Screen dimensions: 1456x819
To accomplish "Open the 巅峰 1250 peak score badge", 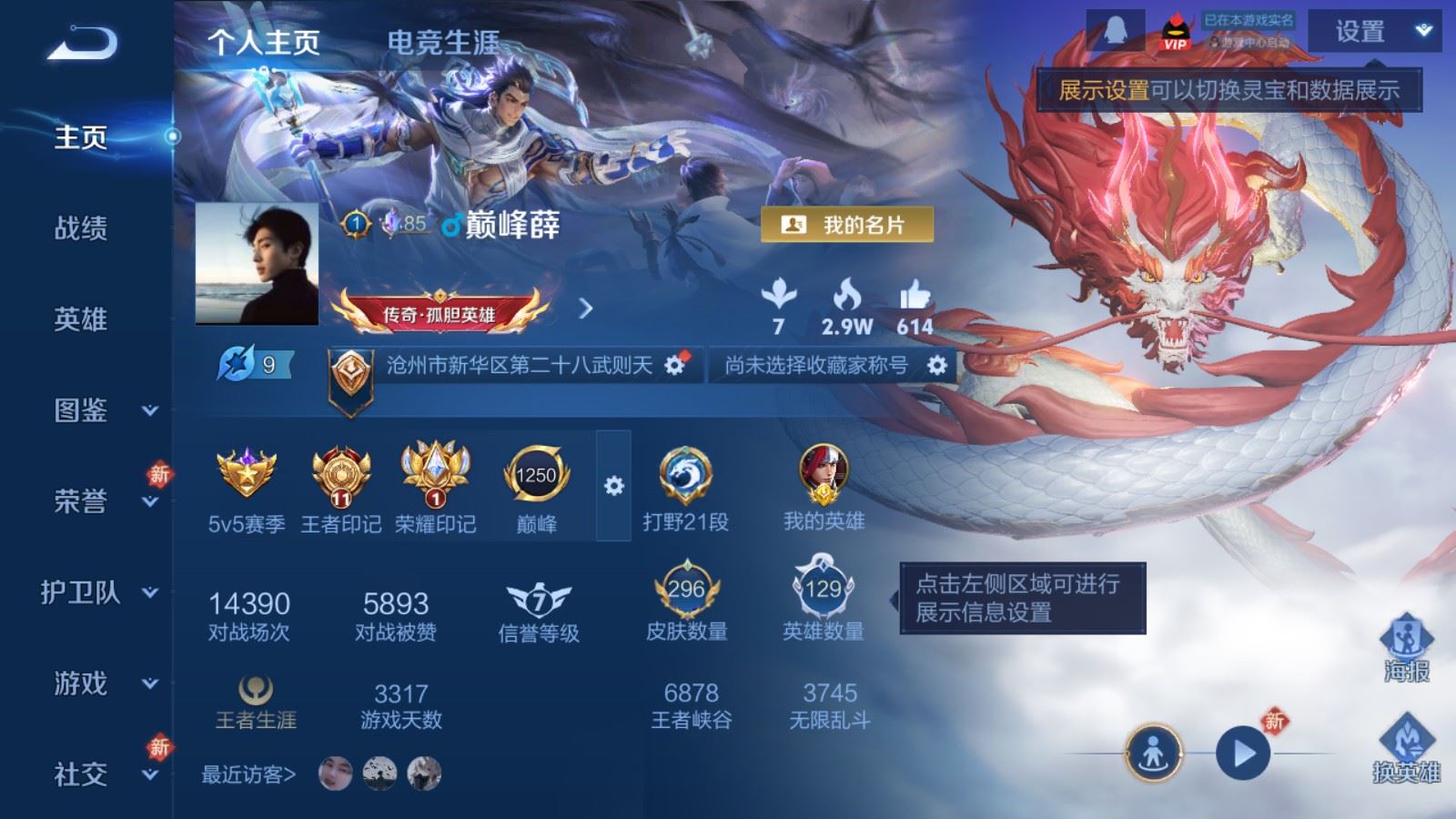I will [536, 473].
